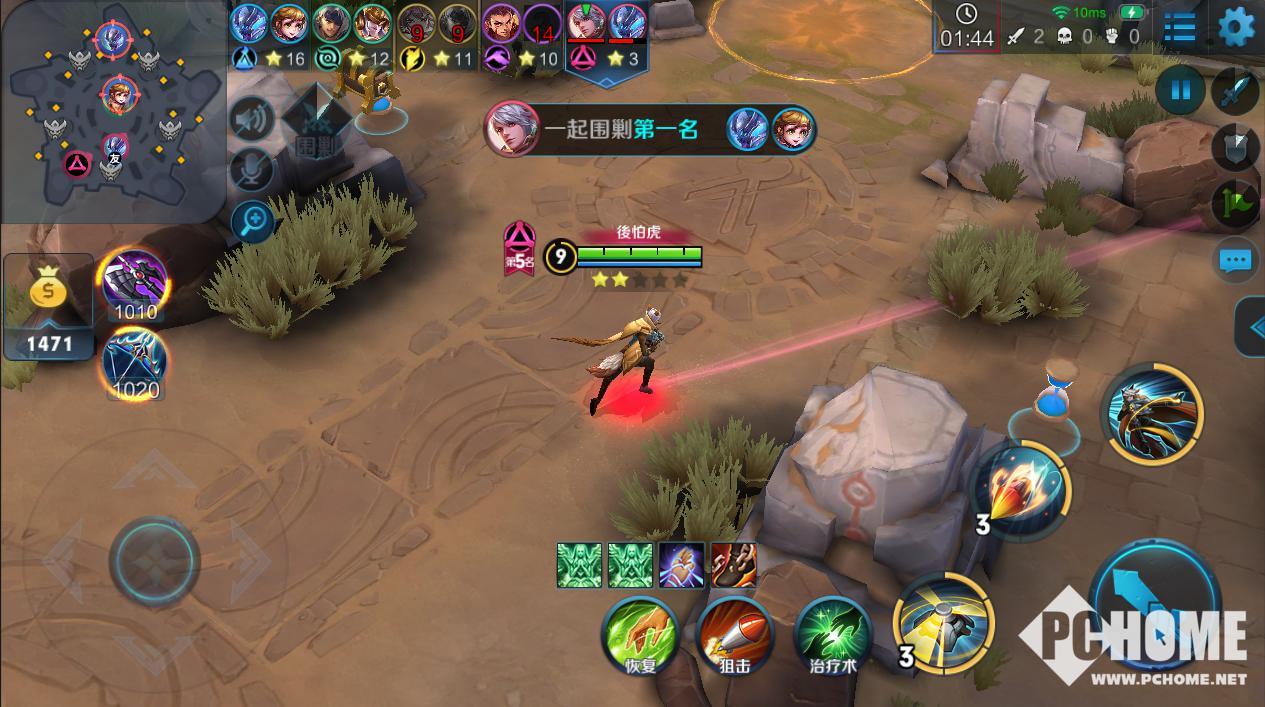Buy the recommended item costing 1020
The image size is (1265, 707).
coord(134,362)
